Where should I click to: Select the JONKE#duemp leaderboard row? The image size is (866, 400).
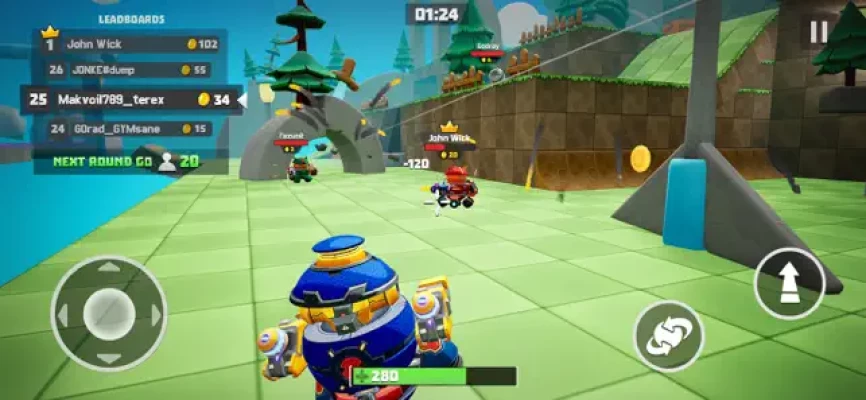130,70
